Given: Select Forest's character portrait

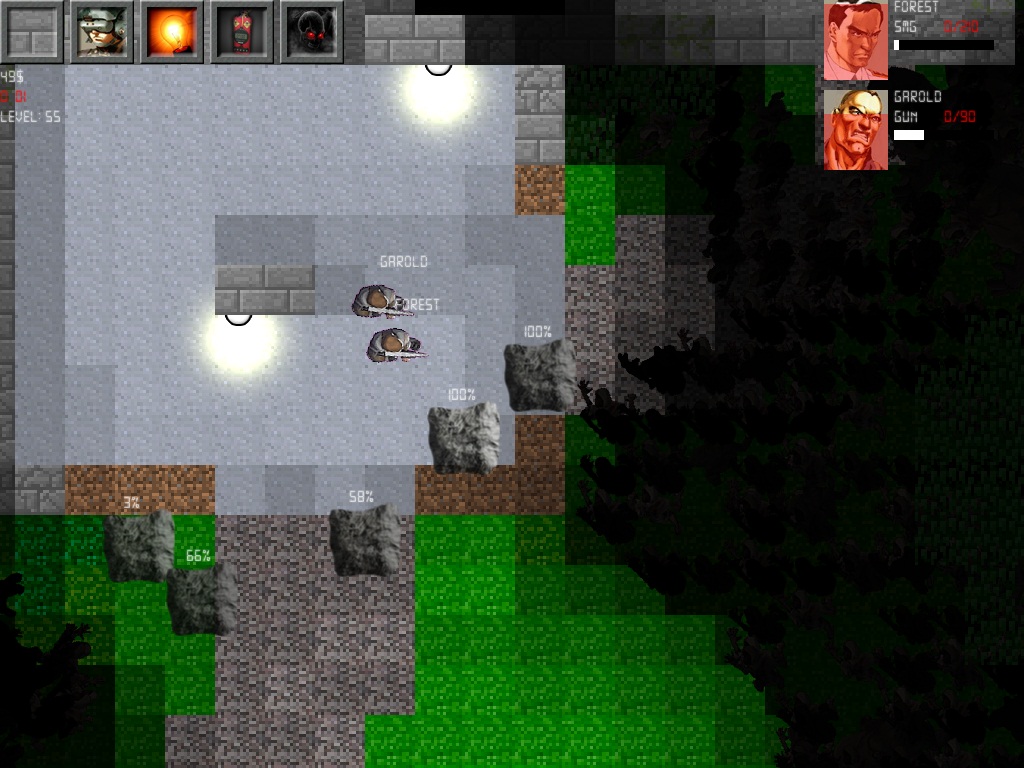Looking at the screenshot, I should click(x=856, y=41).
